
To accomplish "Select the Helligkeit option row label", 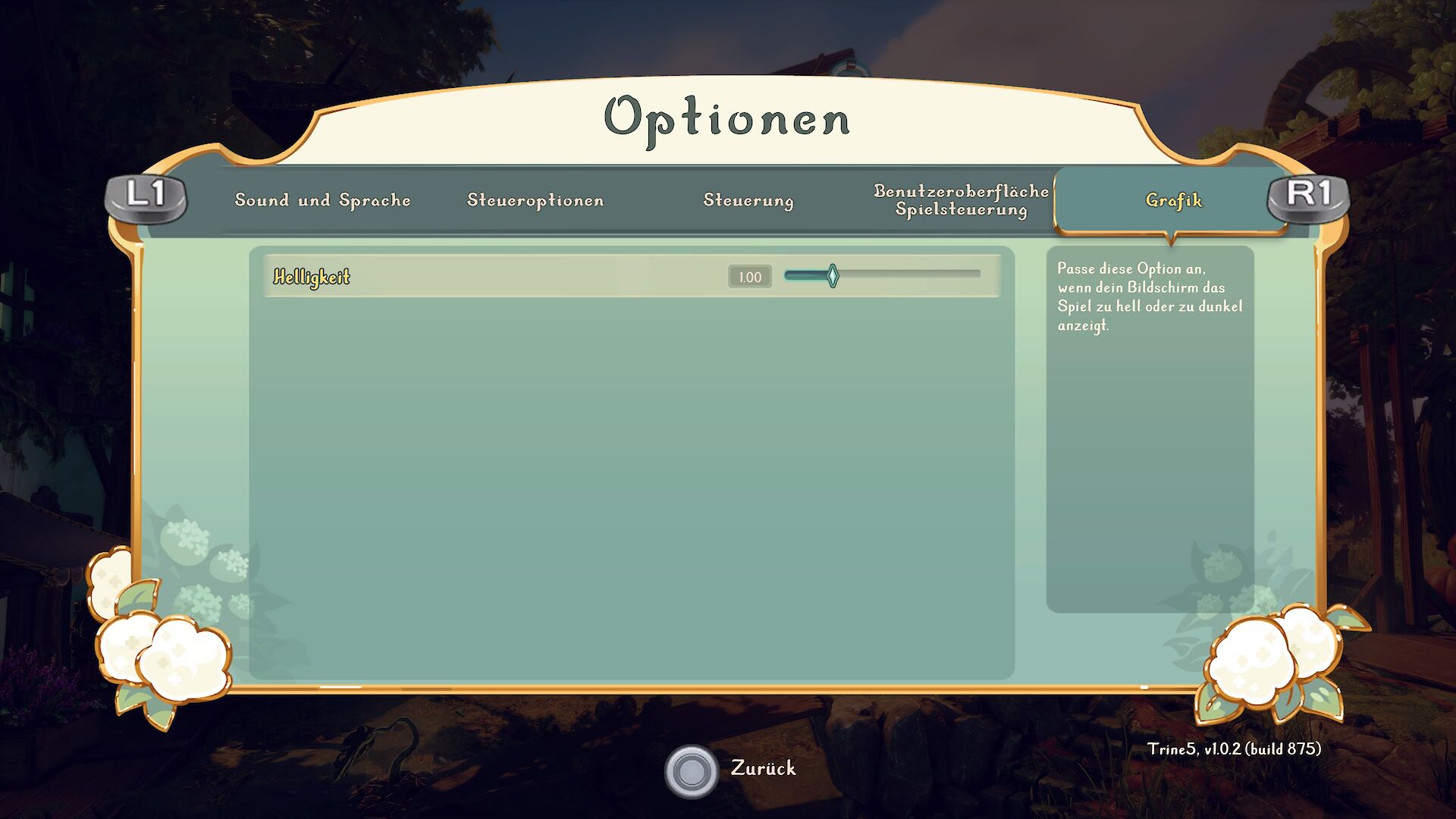I will pos(312,277).
